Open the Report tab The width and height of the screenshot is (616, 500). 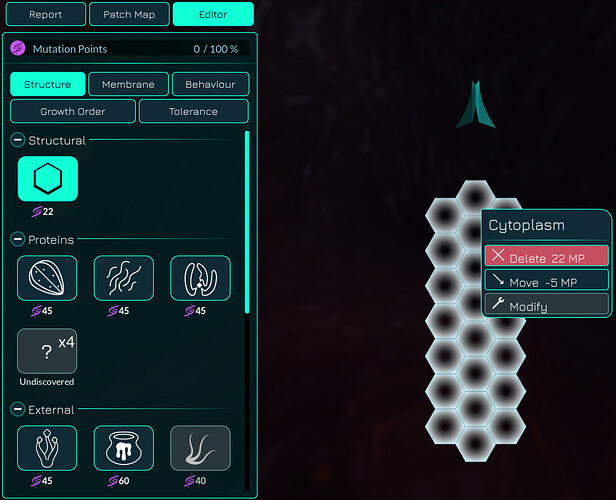[45, 15]
